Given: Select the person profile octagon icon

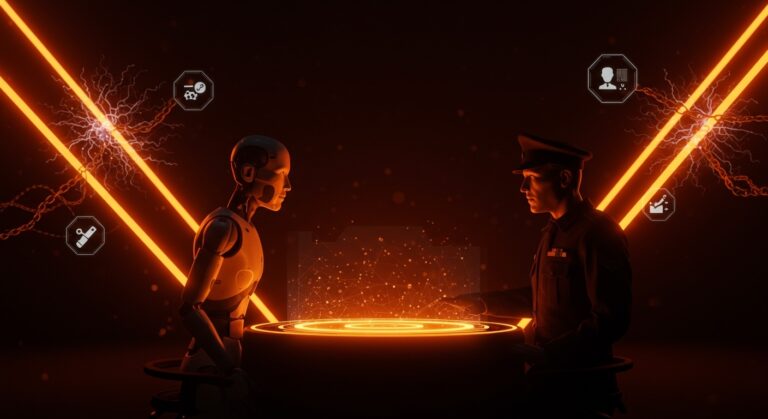Looking at the screenshot, I should [612, 78].
